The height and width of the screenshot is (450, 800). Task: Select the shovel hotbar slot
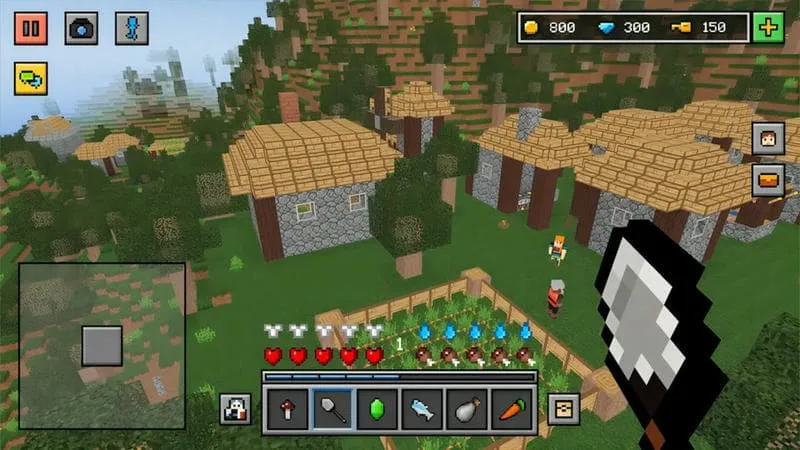click(x=332, y=410)
